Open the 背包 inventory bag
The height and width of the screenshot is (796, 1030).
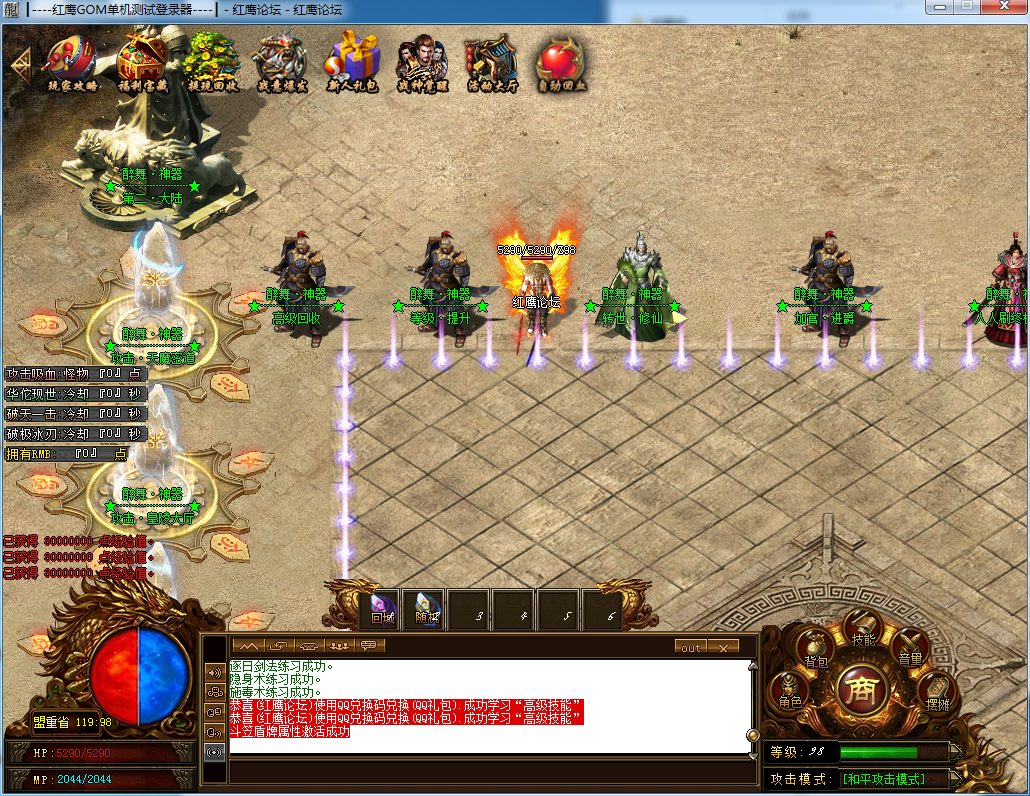point(816,652)
